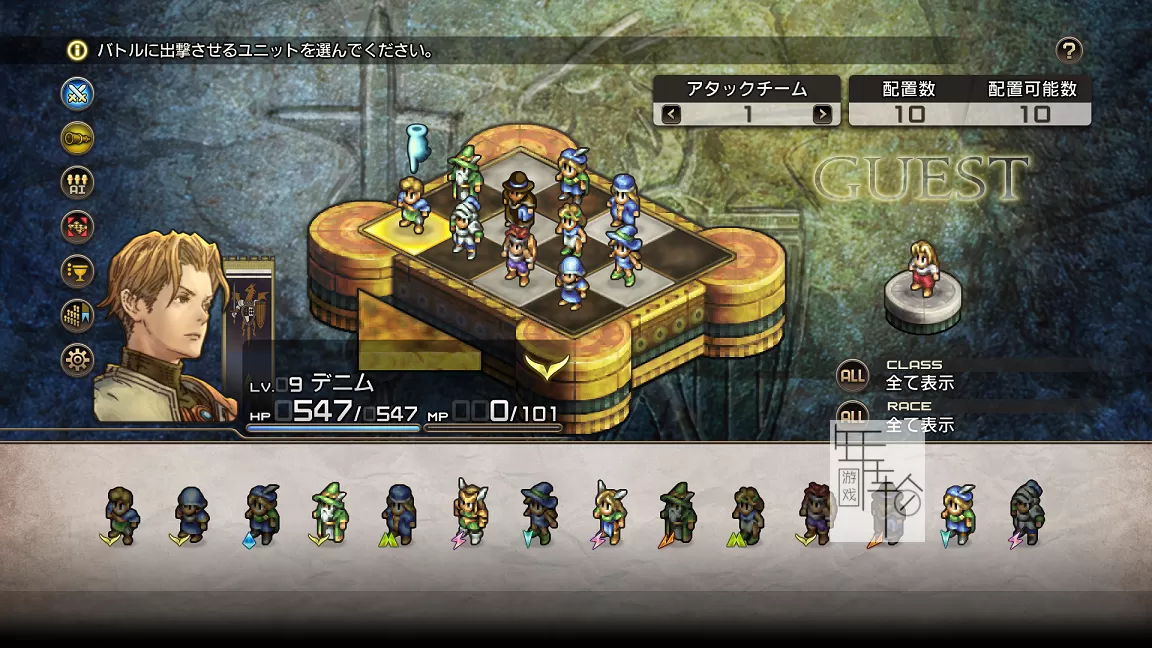
Task: Toggle the CLASS filter ALL button
Action: coord(852,375)
